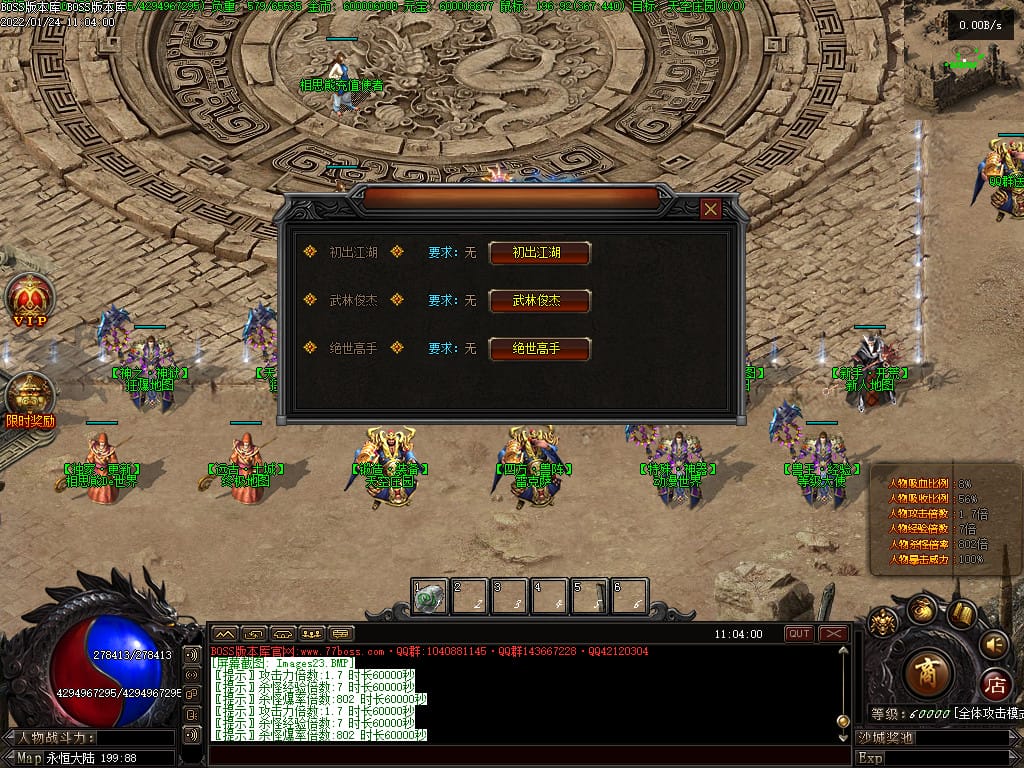This screenshot has width=1024, height=768.
Task: Select the 武林俊杰 button
Action: [539, 300]
